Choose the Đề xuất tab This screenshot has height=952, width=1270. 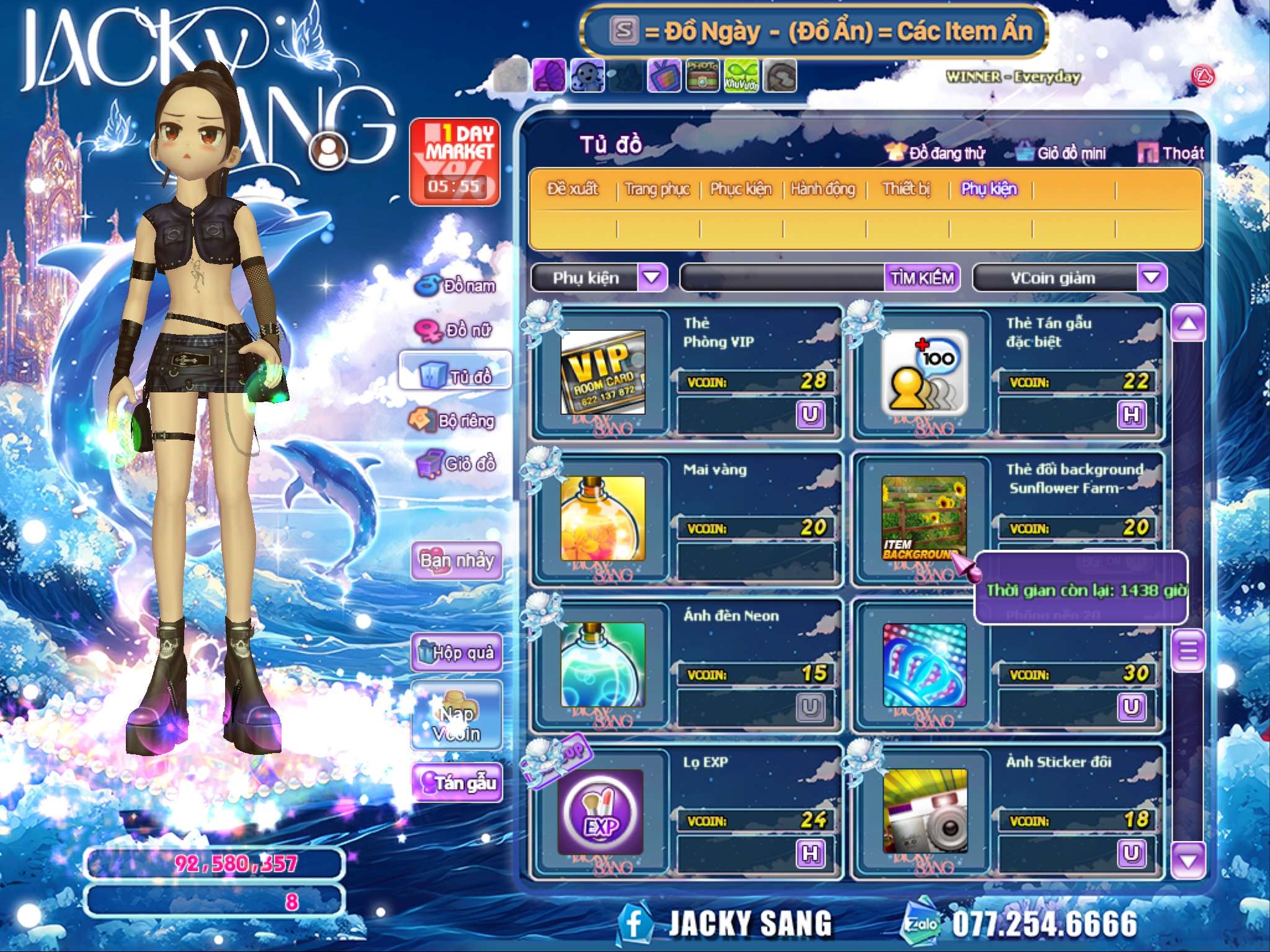click(x=572, y=188)
